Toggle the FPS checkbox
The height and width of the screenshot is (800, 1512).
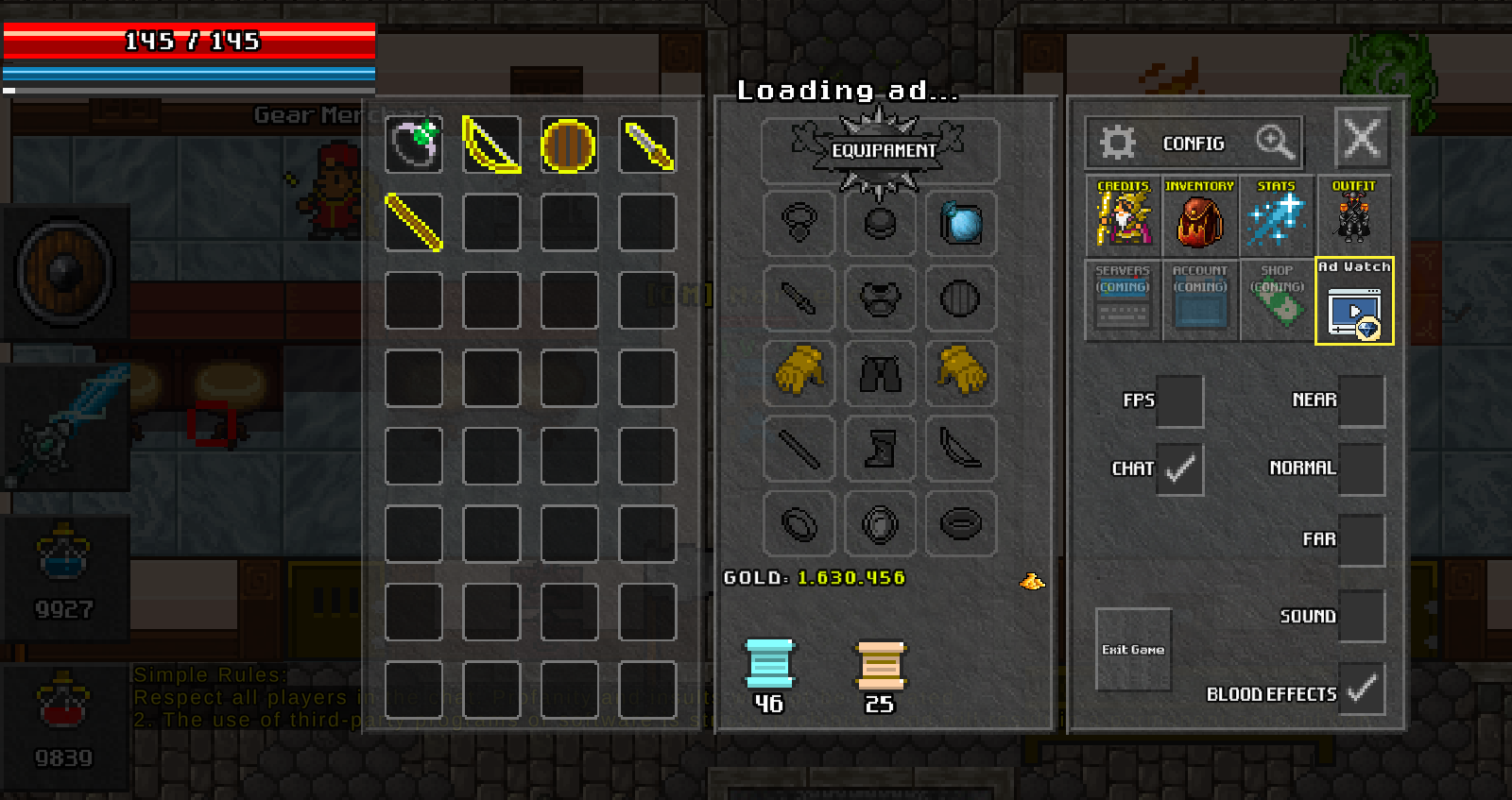pyautogui.click(x=1179, y=400)
